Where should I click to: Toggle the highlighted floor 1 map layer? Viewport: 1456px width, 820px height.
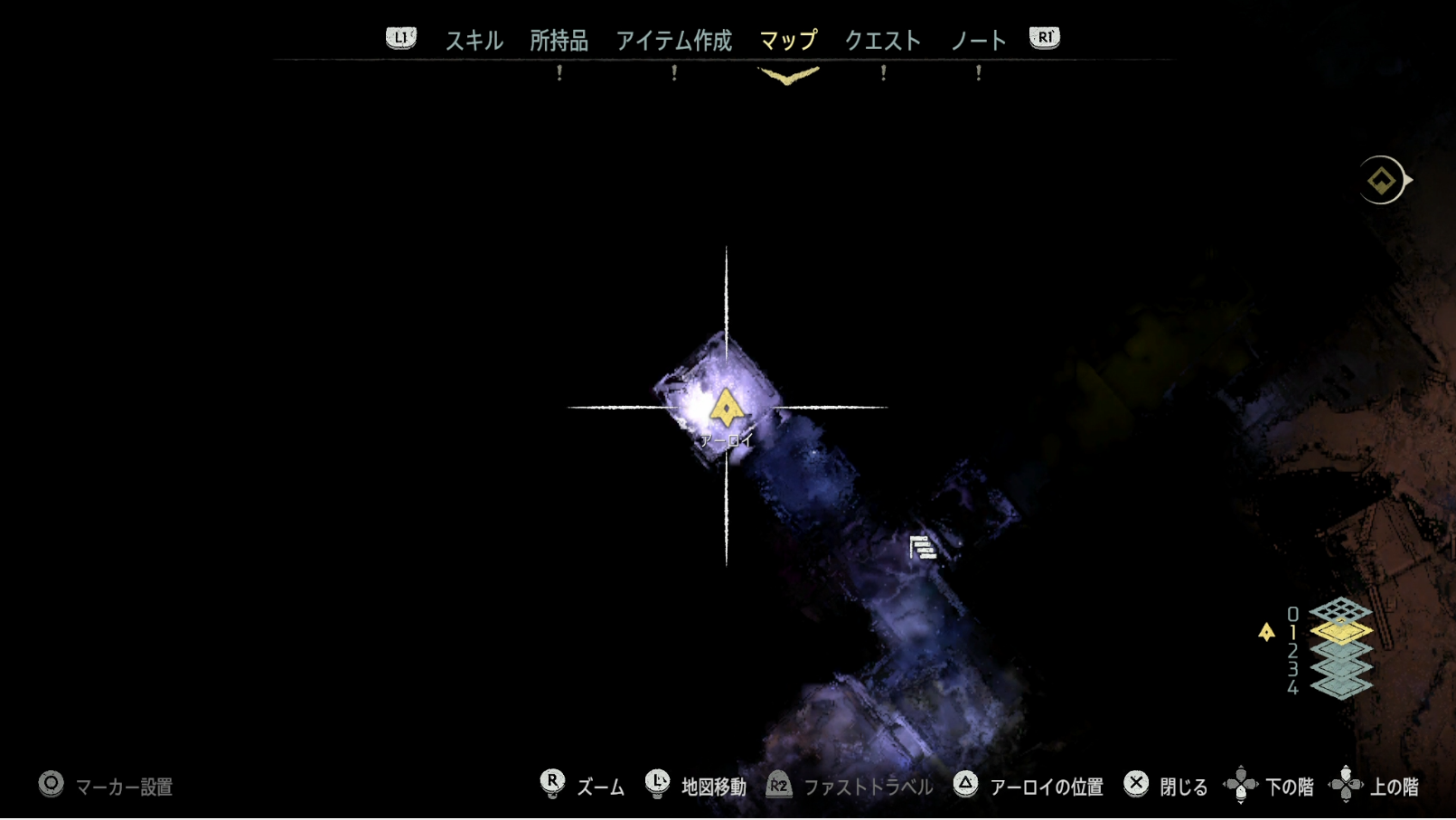tap(1341, 633)
